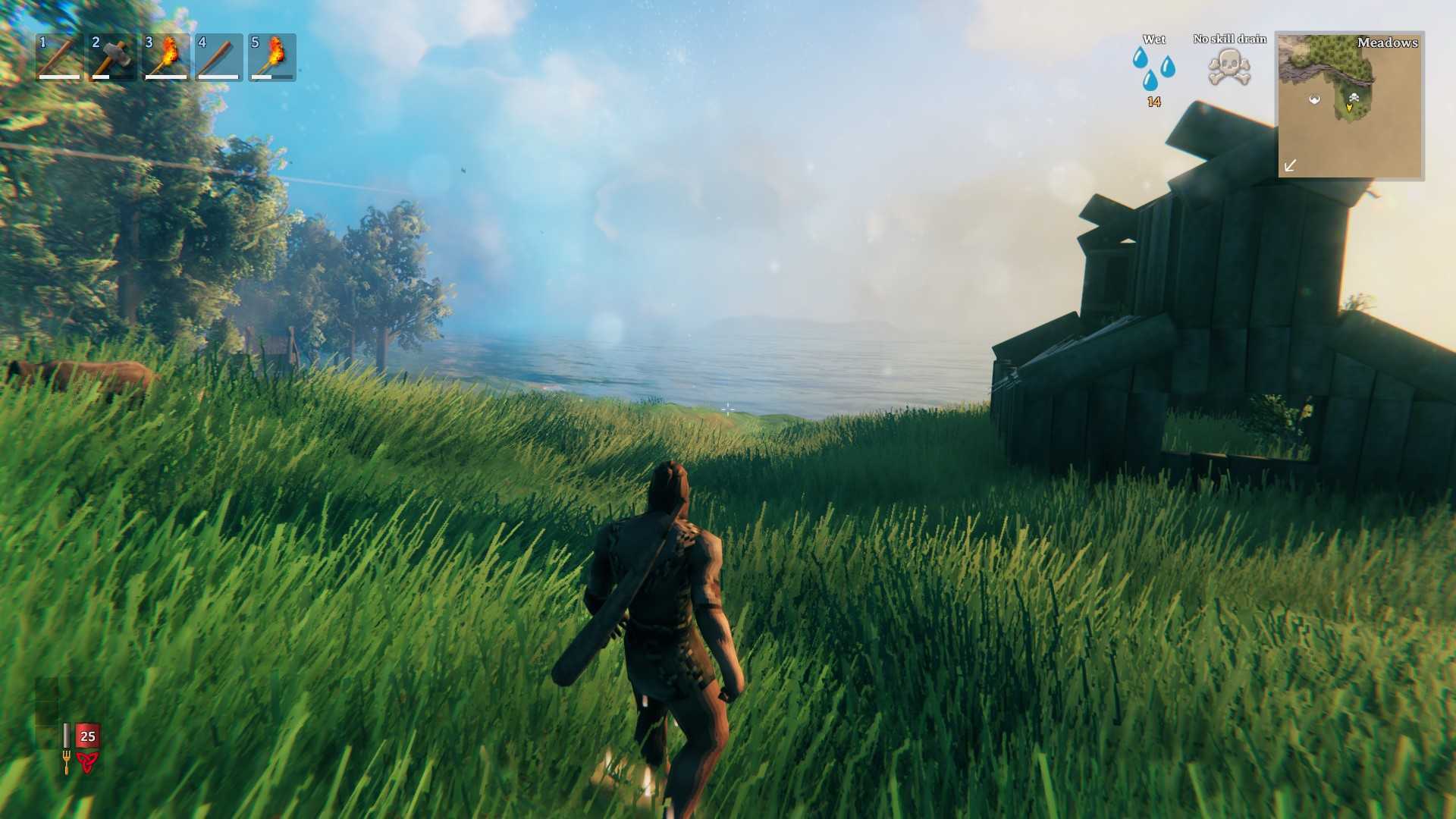Click the Wet status effect icon
The image size is (1456, 819).
tap(1153, 67)
